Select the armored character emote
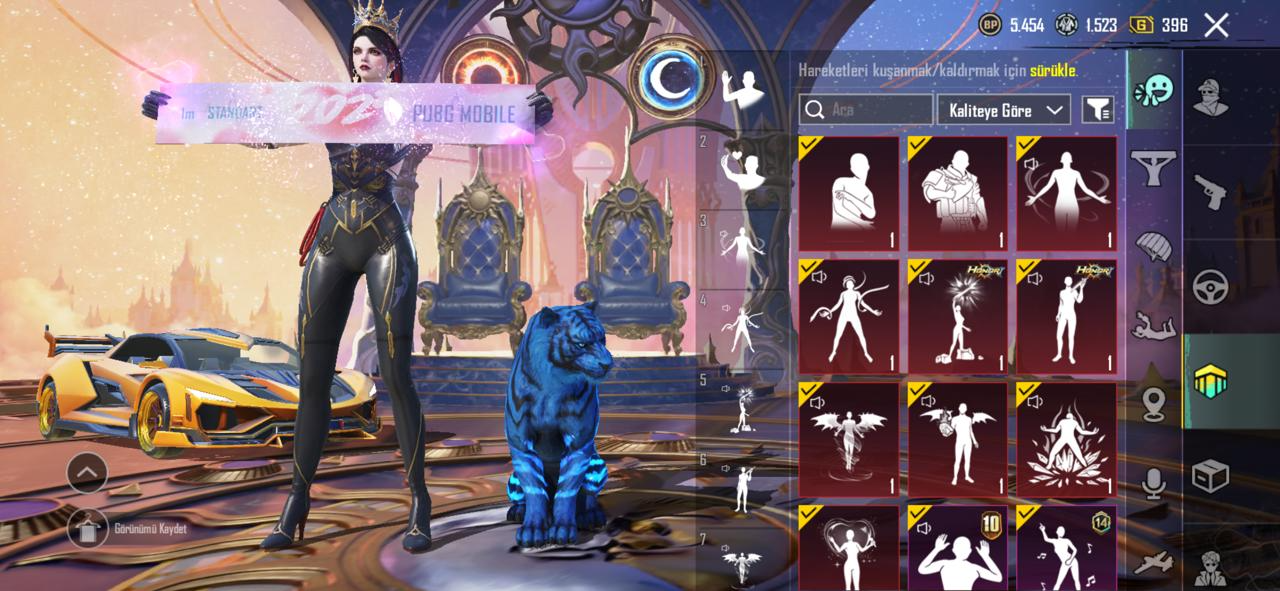This screenshot has height=591, width=1280. (x=958, y=194)
